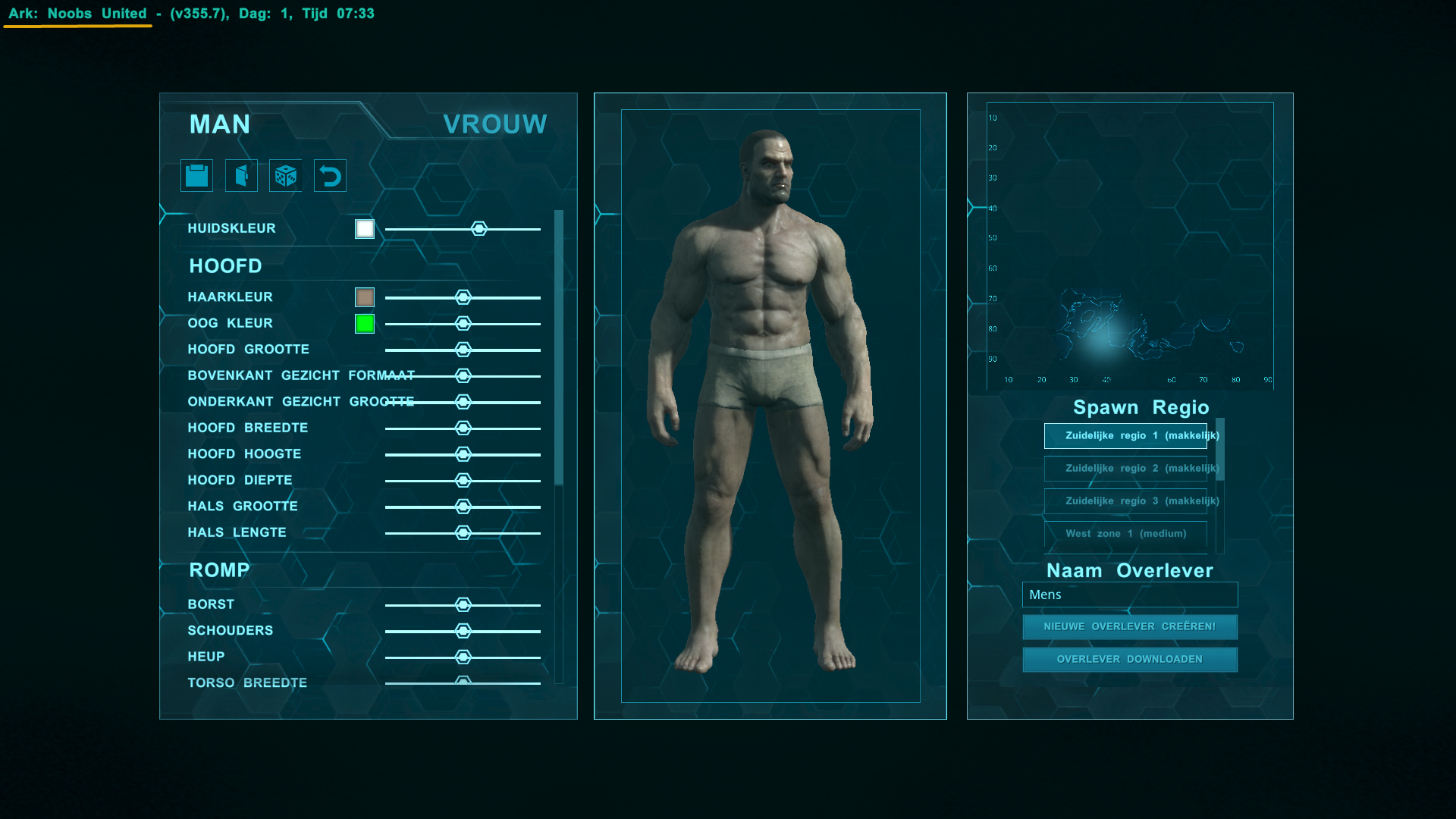Open the green Oog Kleur swatch
1456x819 pixels.
365,324
